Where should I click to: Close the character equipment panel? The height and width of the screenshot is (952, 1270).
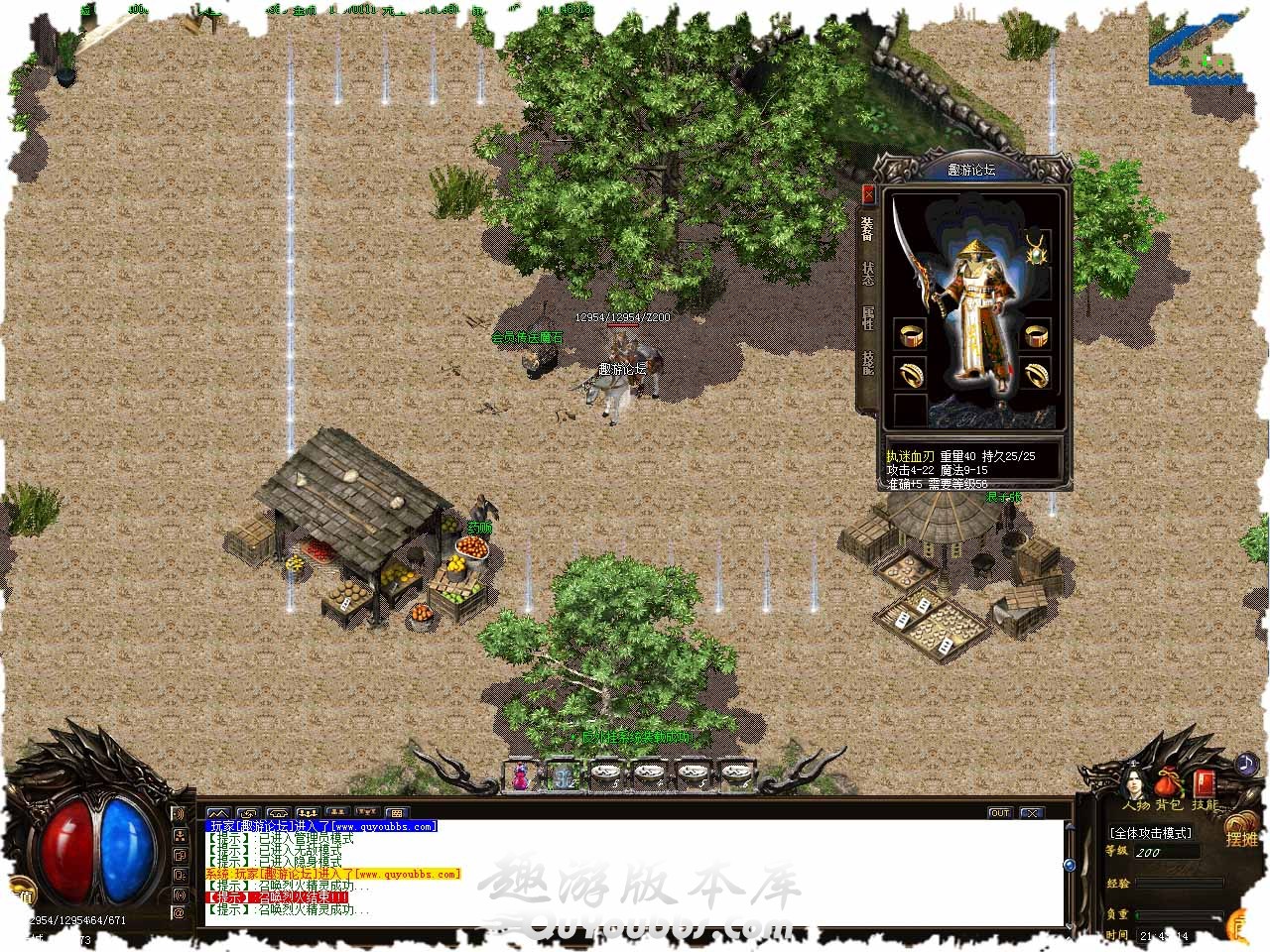point(868,194)
